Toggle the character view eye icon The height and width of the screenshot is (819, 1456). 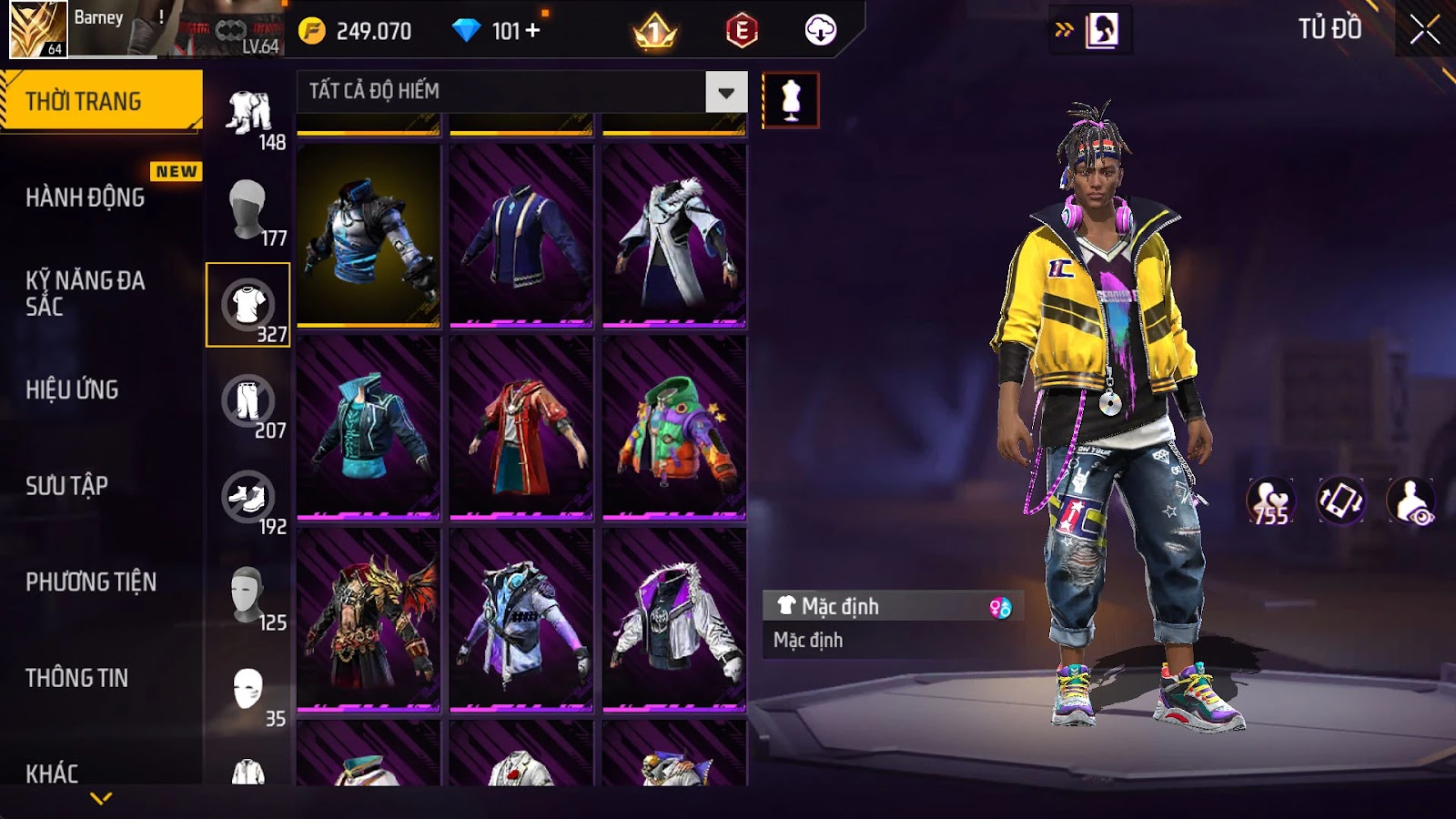[x=1411, y=501]
